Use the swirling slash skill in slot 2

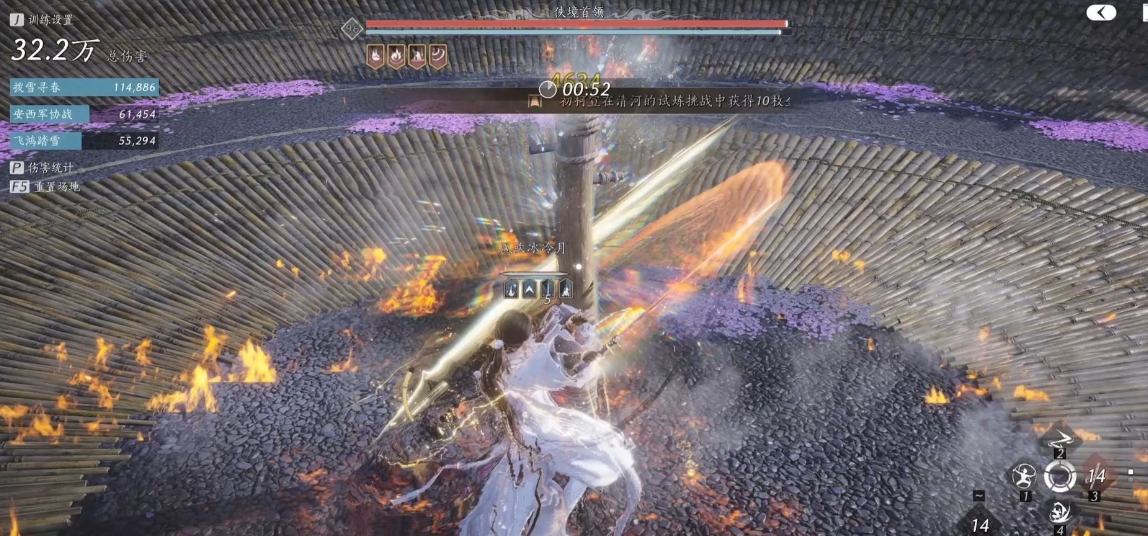1059,436
